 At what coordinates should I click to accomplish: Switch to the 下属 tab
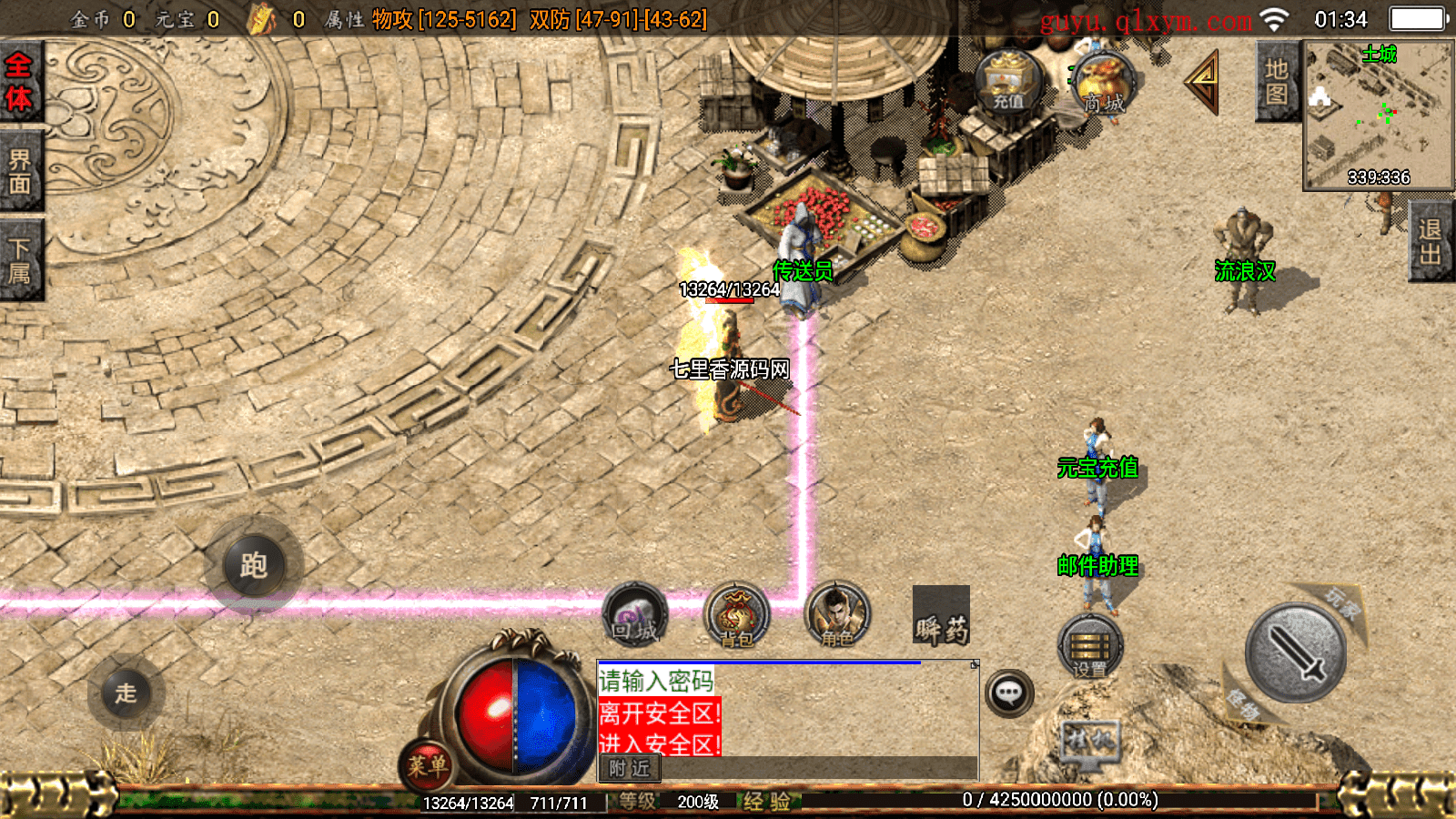click(x=20, y=260)
